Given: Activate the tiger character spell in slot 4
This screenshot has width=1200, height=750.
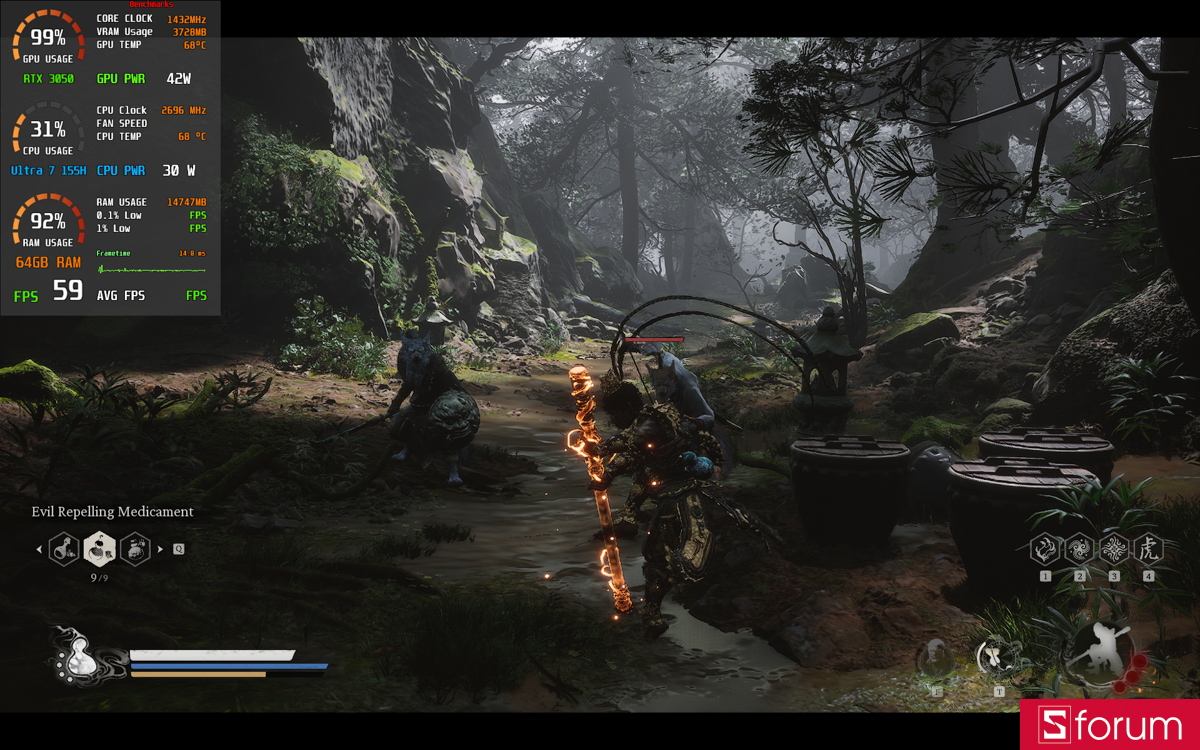Looking at the screenshot, I should pyautogui.click(x=1148, y=549).
